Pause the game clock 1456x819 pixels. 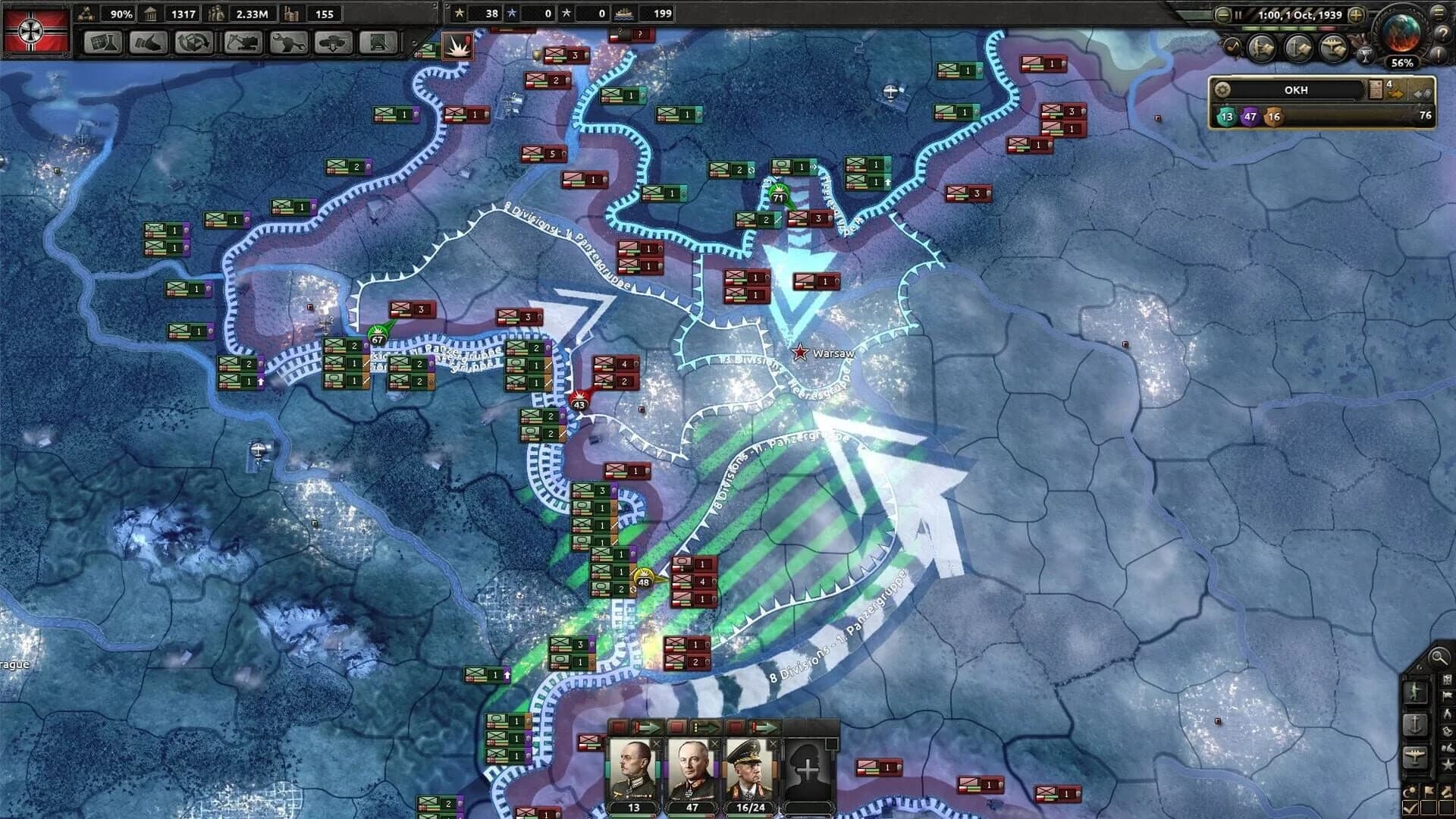click(x=1238, y=14)
